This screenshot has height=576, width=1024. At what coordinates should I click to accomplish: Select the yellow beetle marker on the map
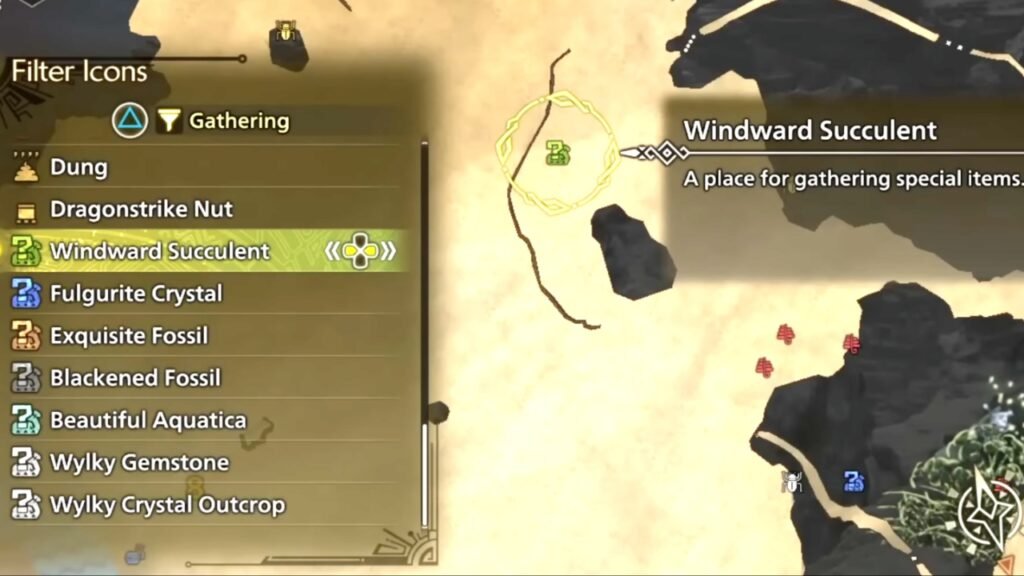284,34
